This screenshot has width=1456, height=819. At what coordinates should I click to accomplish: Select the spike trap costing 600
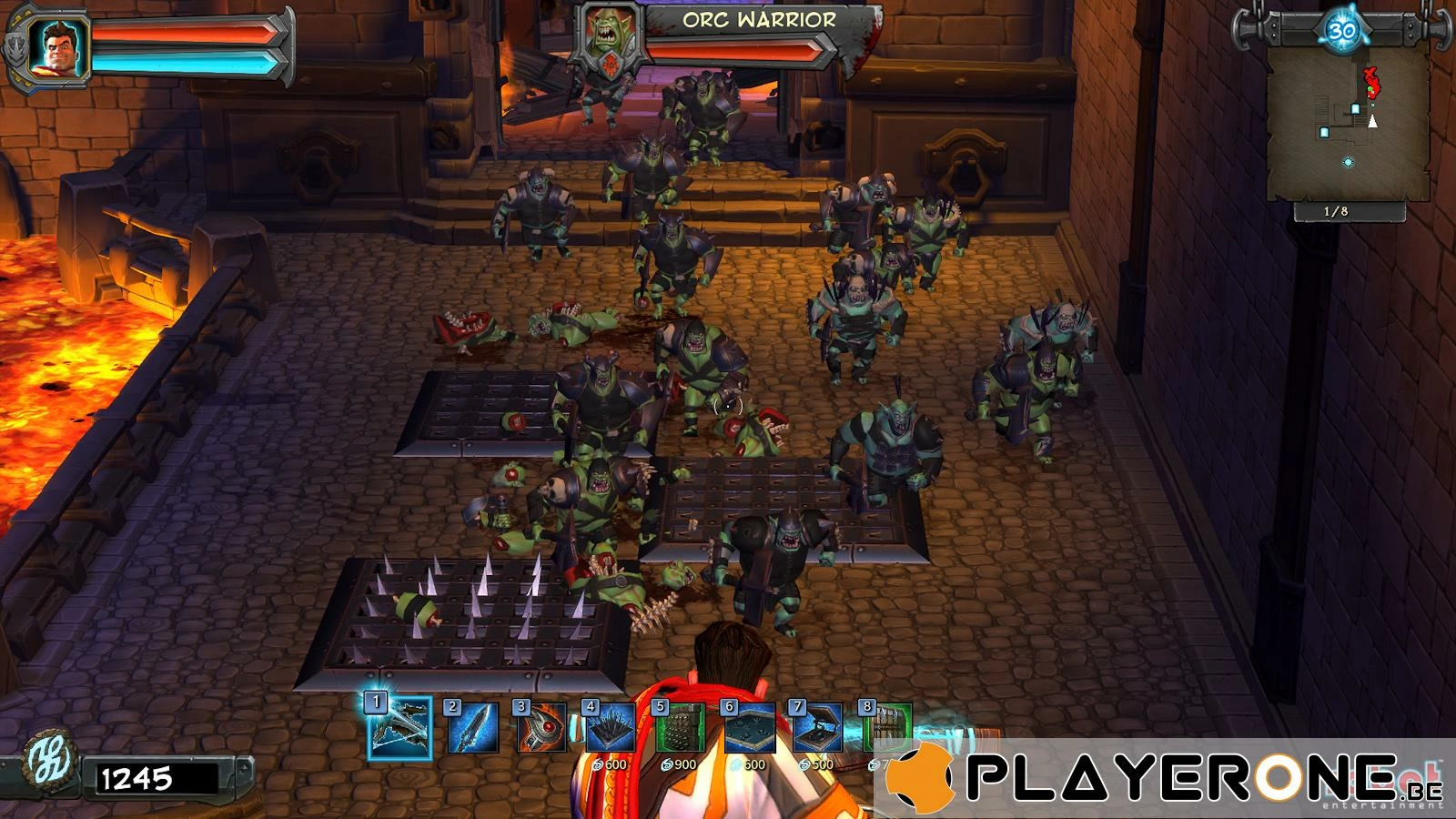(611, 728)
